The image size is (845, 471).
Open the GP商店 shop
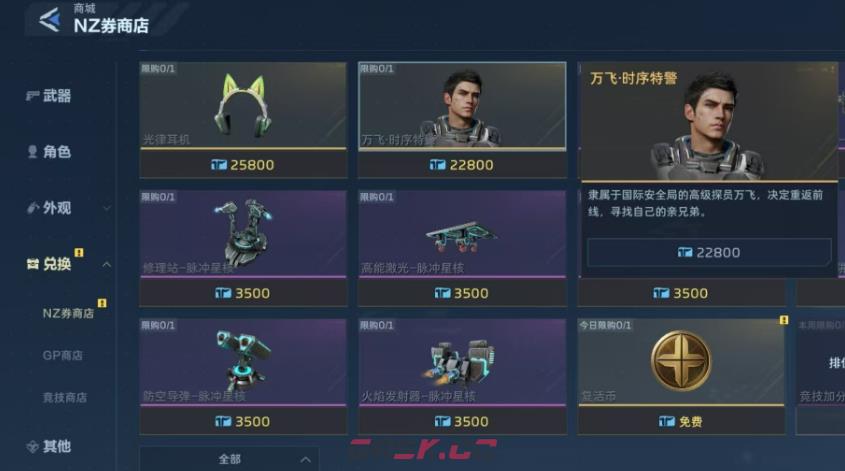pos(62,355)
